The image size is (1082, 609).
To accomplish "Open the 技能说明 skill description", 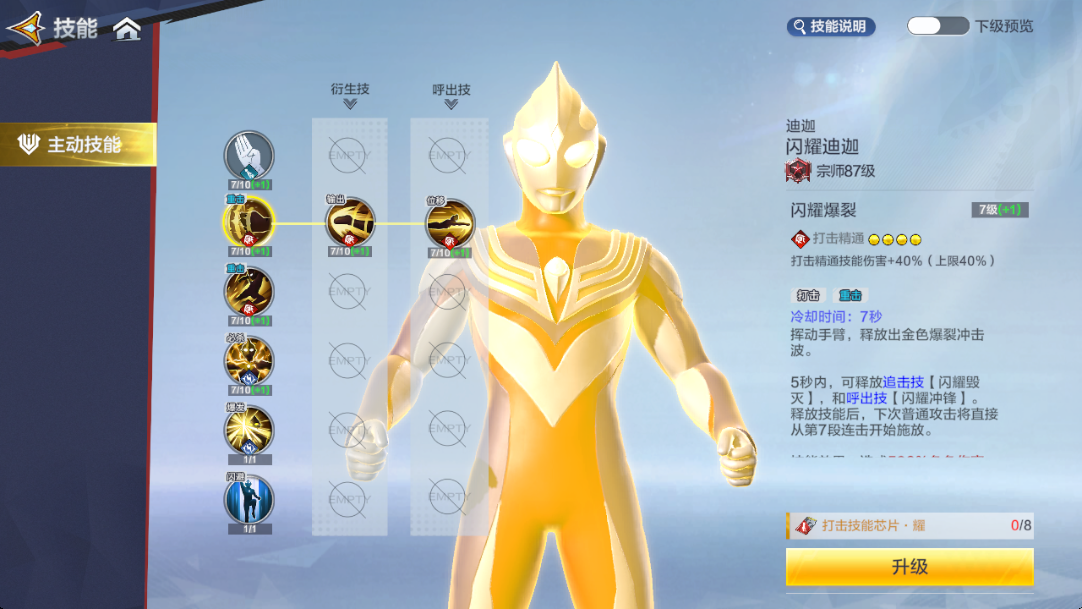I will tap(831, 27).
